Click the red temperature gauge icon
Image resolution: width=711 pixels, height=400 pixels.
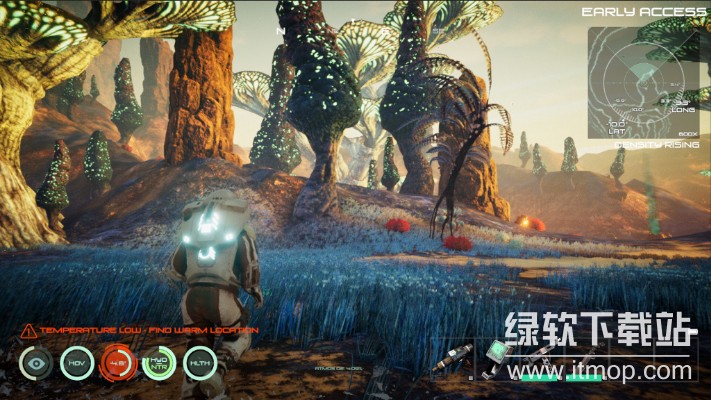(x=118, y=362)
